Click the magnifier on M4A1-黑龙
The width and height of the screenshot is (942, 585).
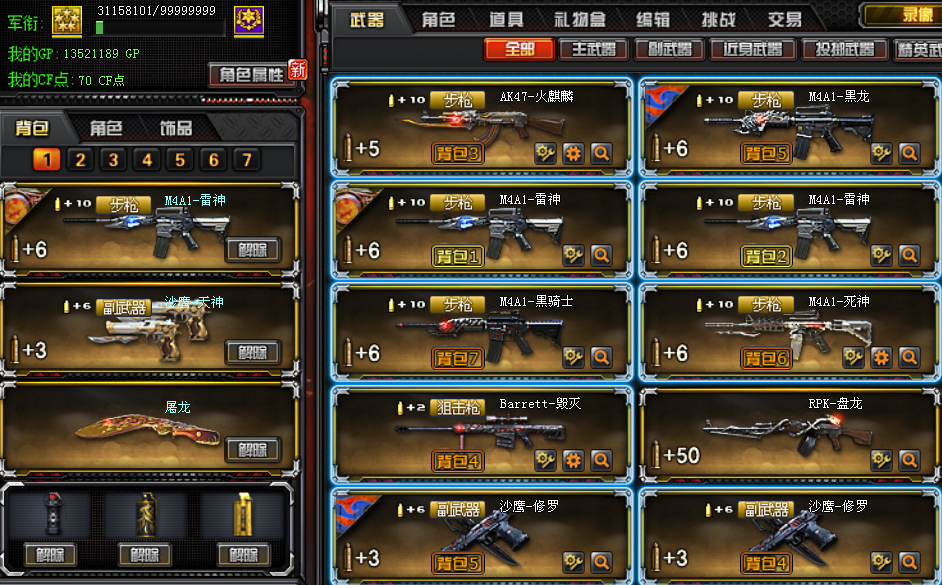pyautogui.click(x=909, y=153)
